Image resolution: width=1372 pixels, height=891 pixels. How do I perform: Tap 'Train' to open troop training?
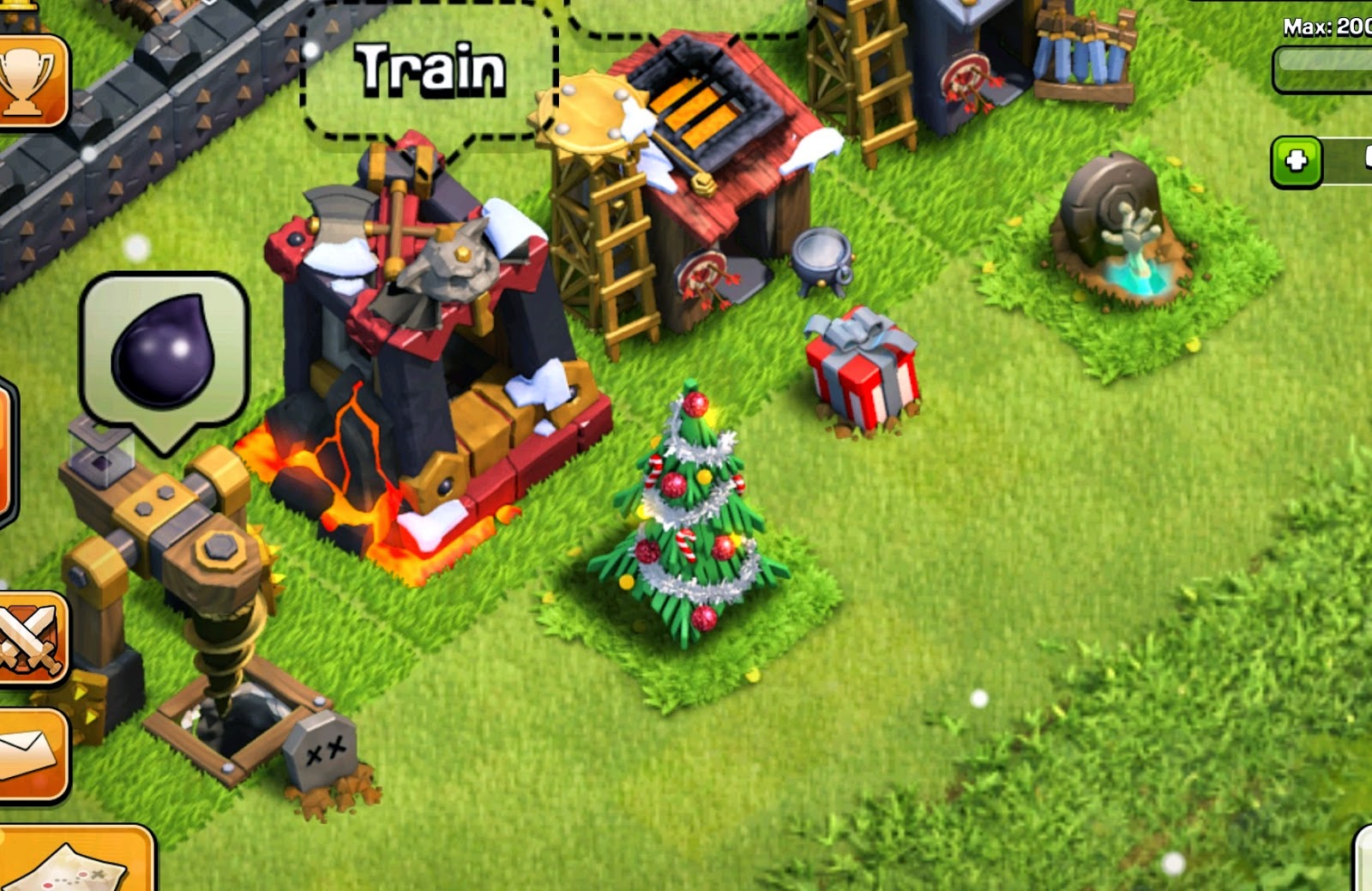tap(429, 69)
